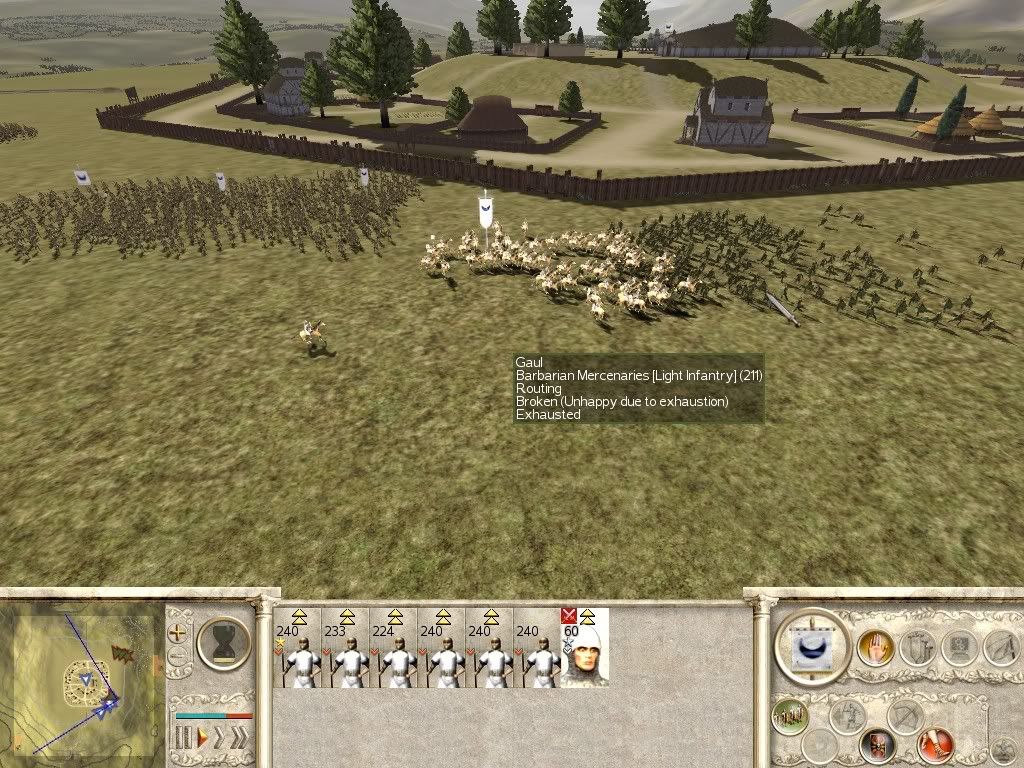Click the hourglass battle timer button
Screen dimensions: 1024x768
tap(222, 642)
